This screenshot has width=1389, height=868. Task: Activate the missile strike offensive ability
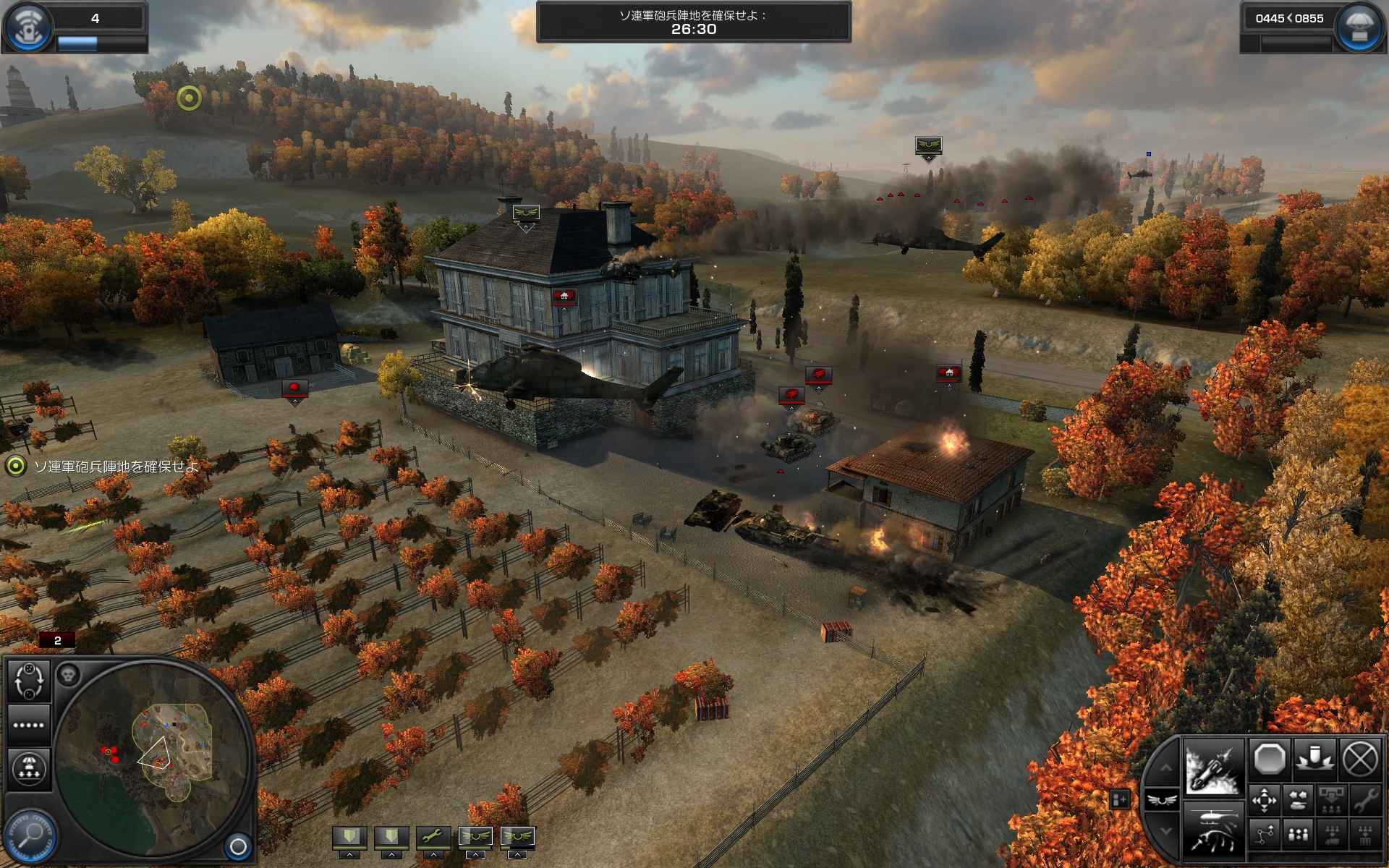pyautogui.click(x=1213, y=768)
